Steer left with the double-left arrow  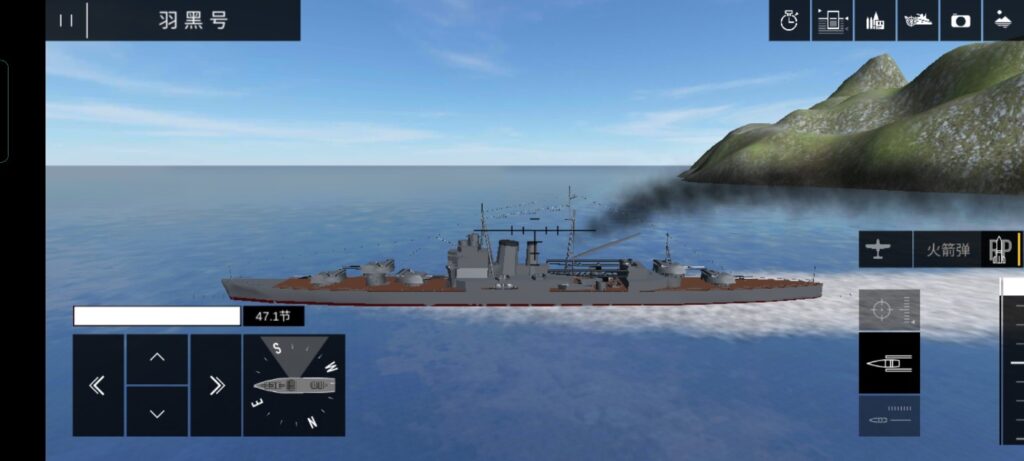98,385
